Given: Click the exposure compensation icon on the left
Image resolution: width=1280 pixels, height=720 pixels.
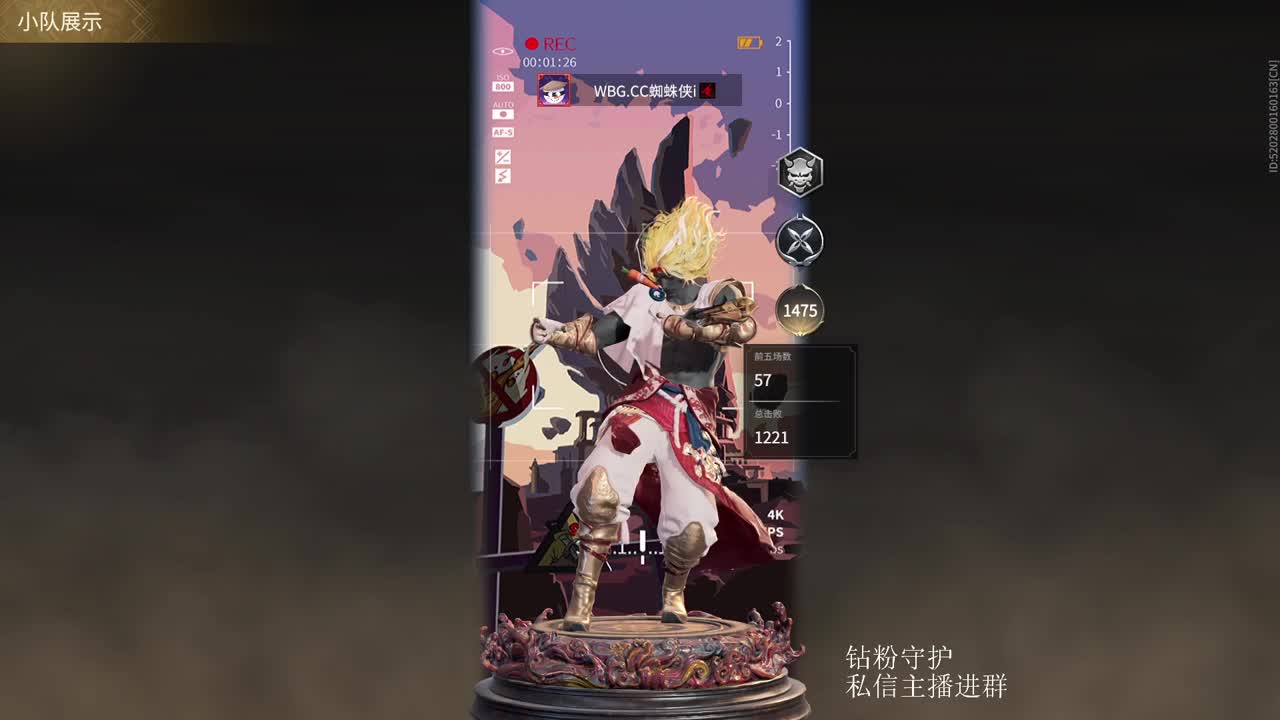Looking at the screenshot, I should 503,155.
